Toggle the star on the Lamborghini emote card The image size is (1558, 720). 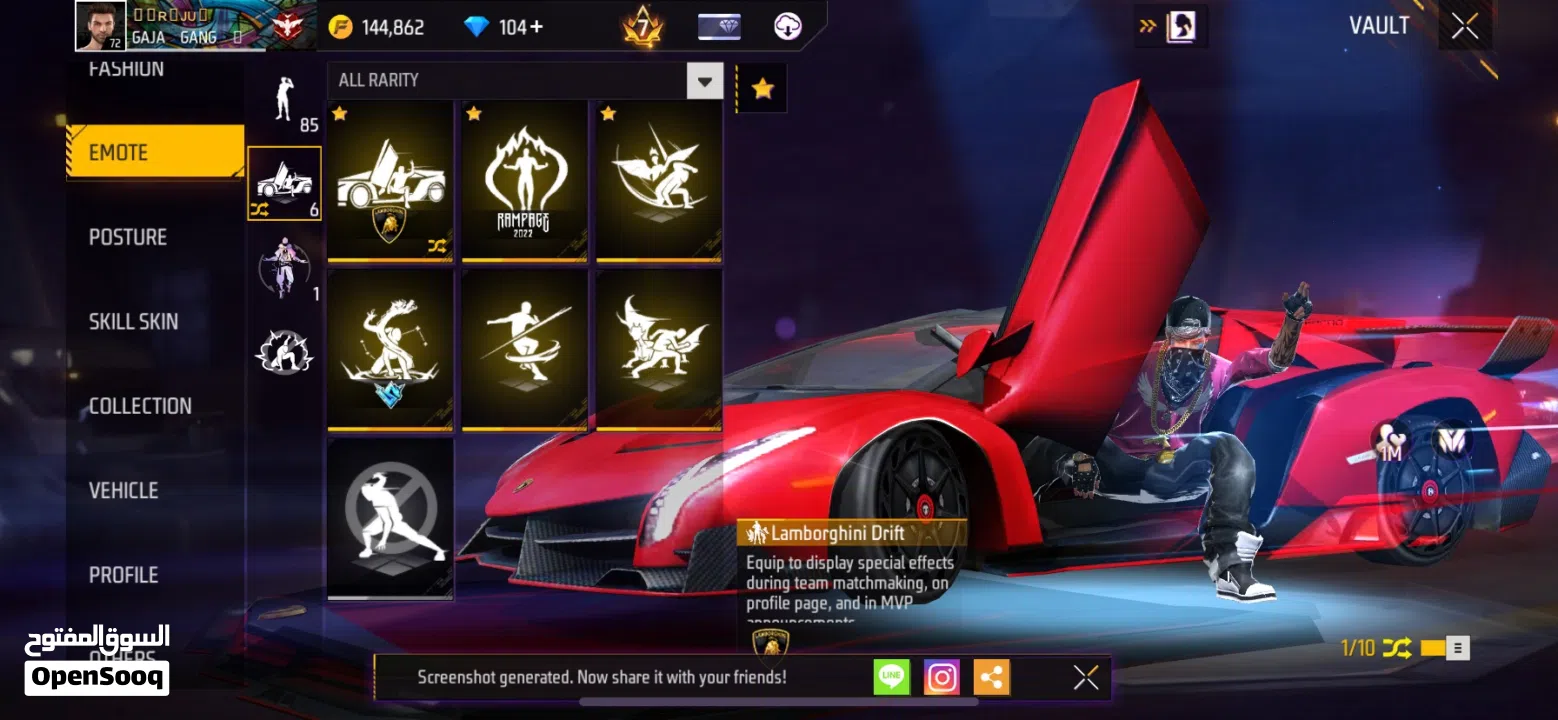point(340,115)
